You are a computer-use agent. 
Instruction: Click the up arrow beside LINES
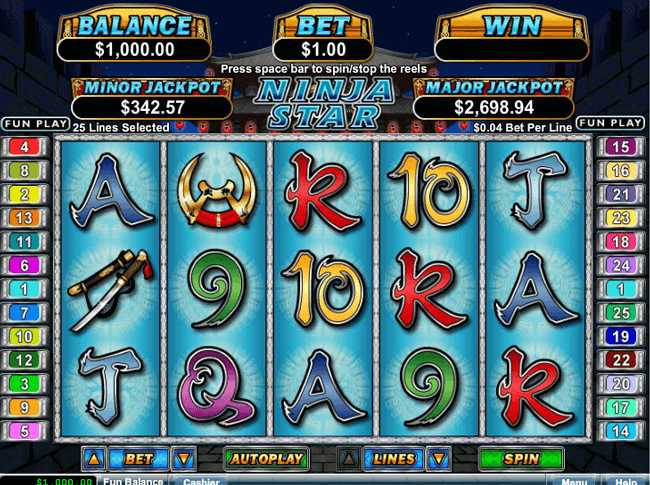coord(348,460)
